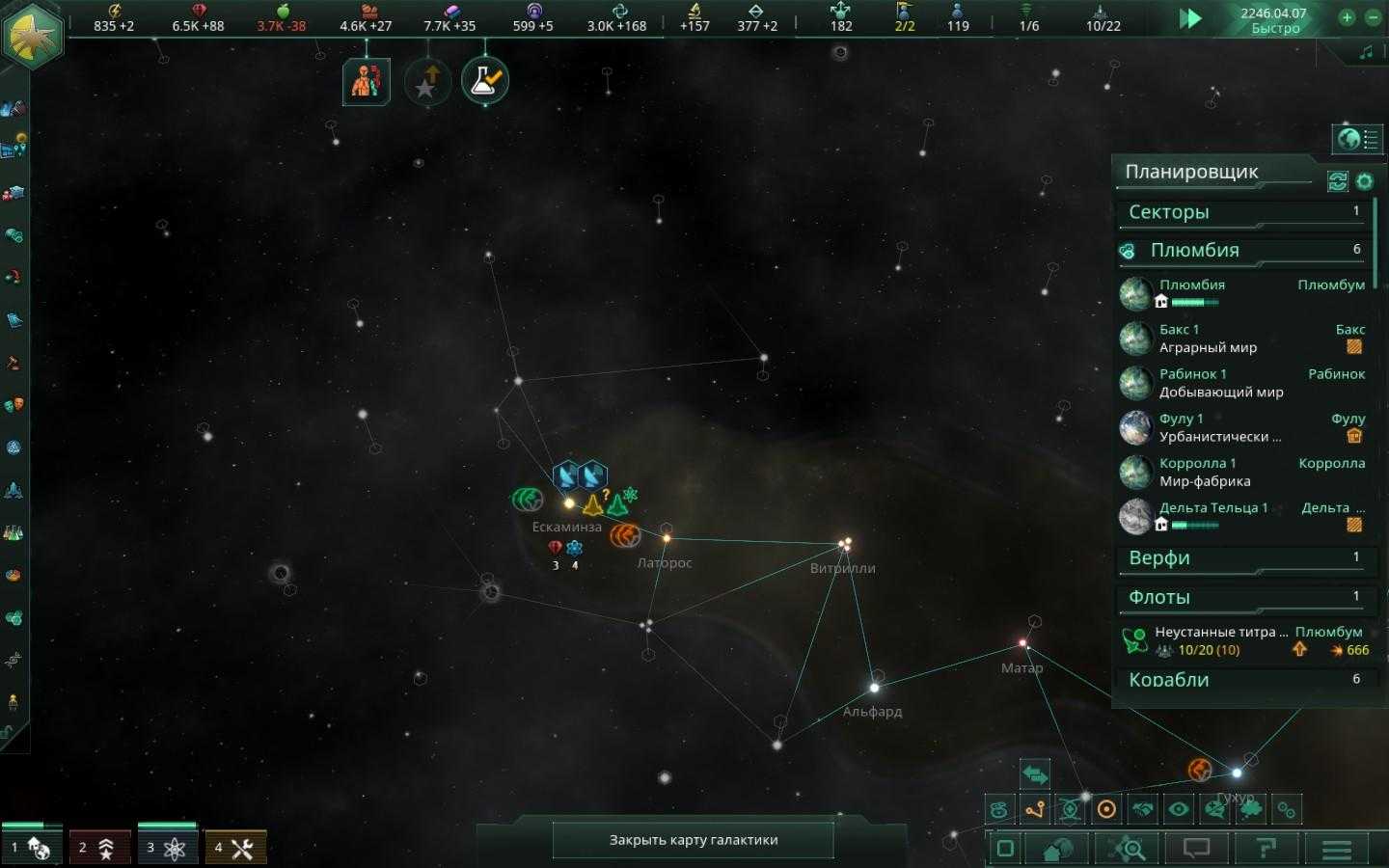Open the main menu hamburger button
Viewport: 1389px width, 868px height.
(1336, 850)
